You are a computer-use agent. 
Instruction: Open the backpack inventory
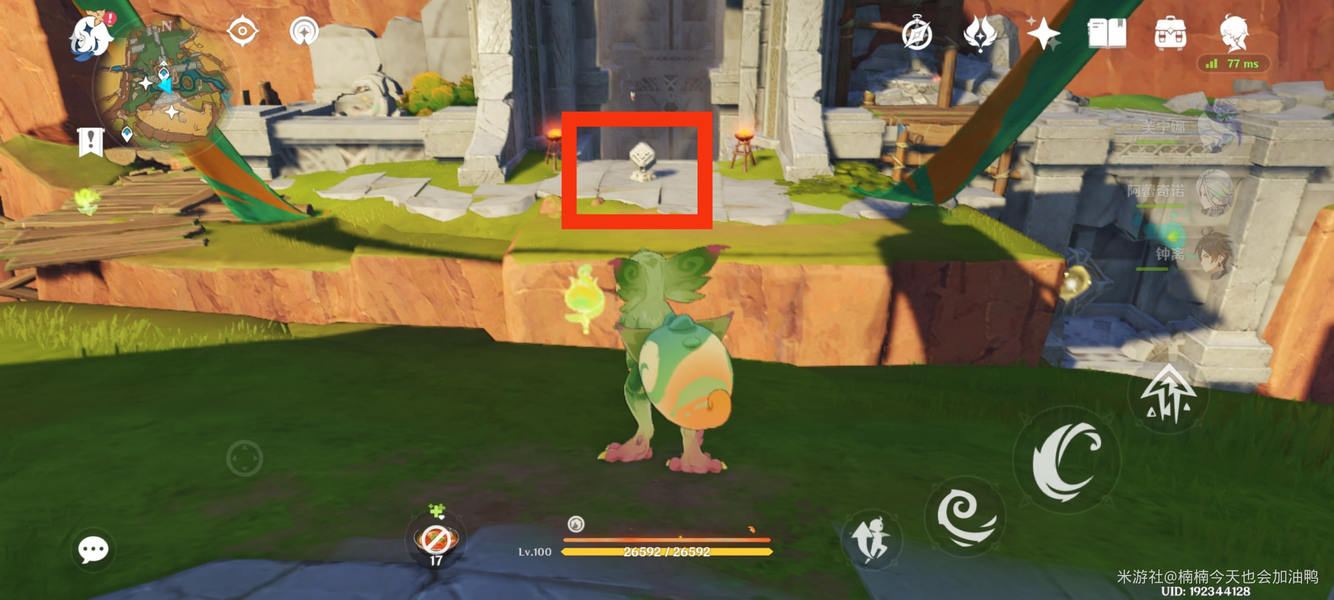coord(1170,34)
